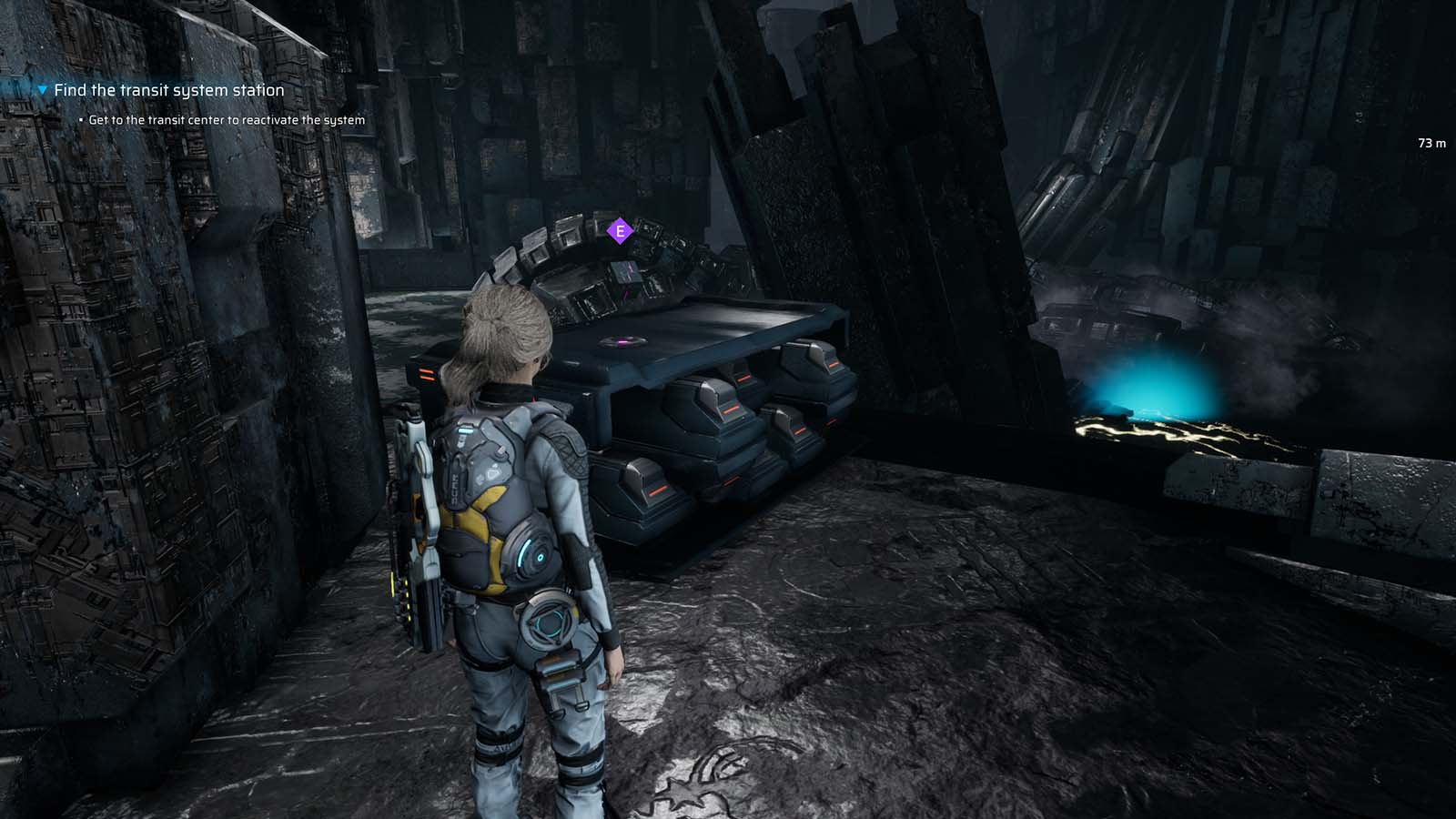
Task: Select the Find the transit system station heading
Action: 169,90
